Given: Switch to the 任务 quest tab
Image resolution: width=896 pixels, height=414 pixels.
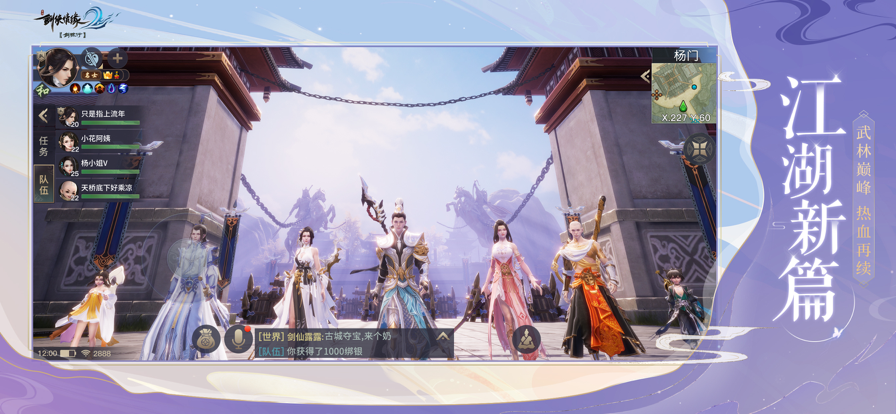Looking at the screenshot, I should [x=43, y=147].
